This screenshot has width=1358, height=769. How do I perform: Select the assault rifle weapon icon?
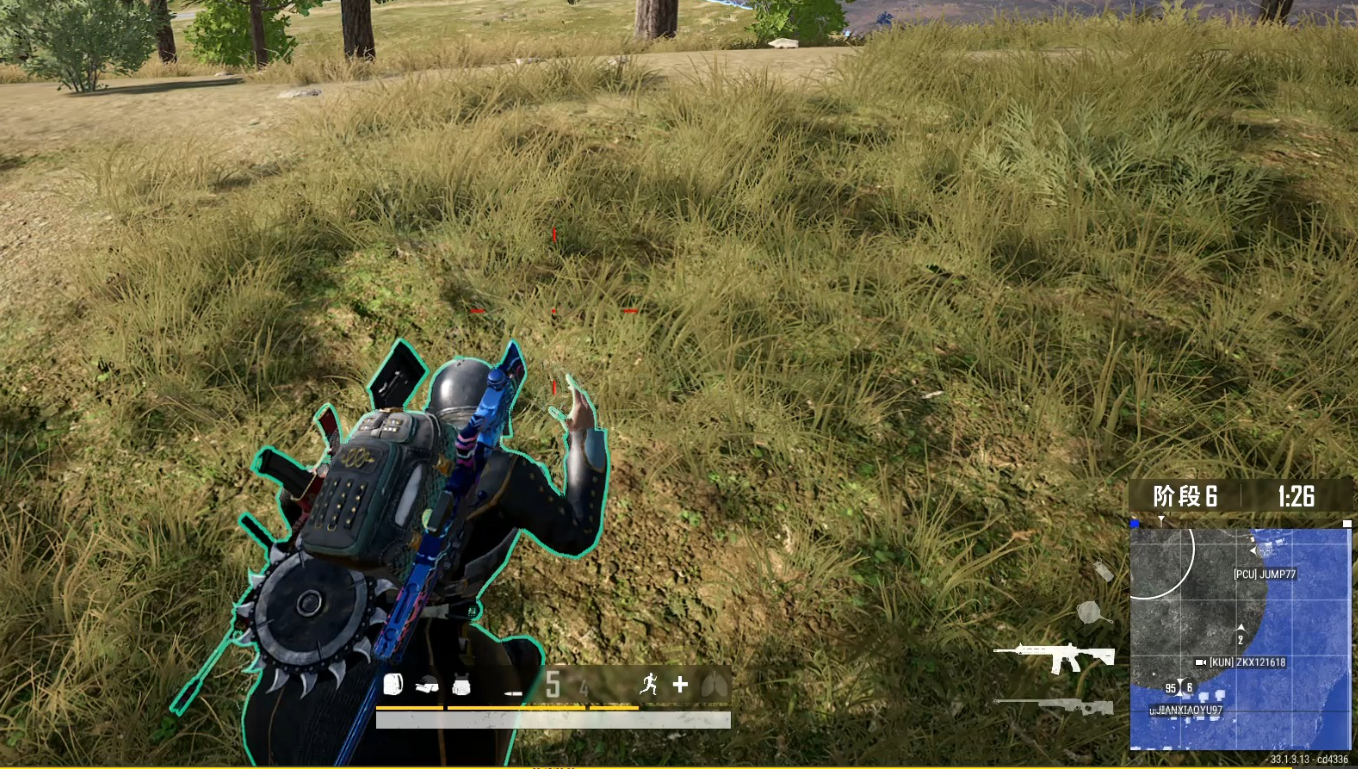[1053, 656]
